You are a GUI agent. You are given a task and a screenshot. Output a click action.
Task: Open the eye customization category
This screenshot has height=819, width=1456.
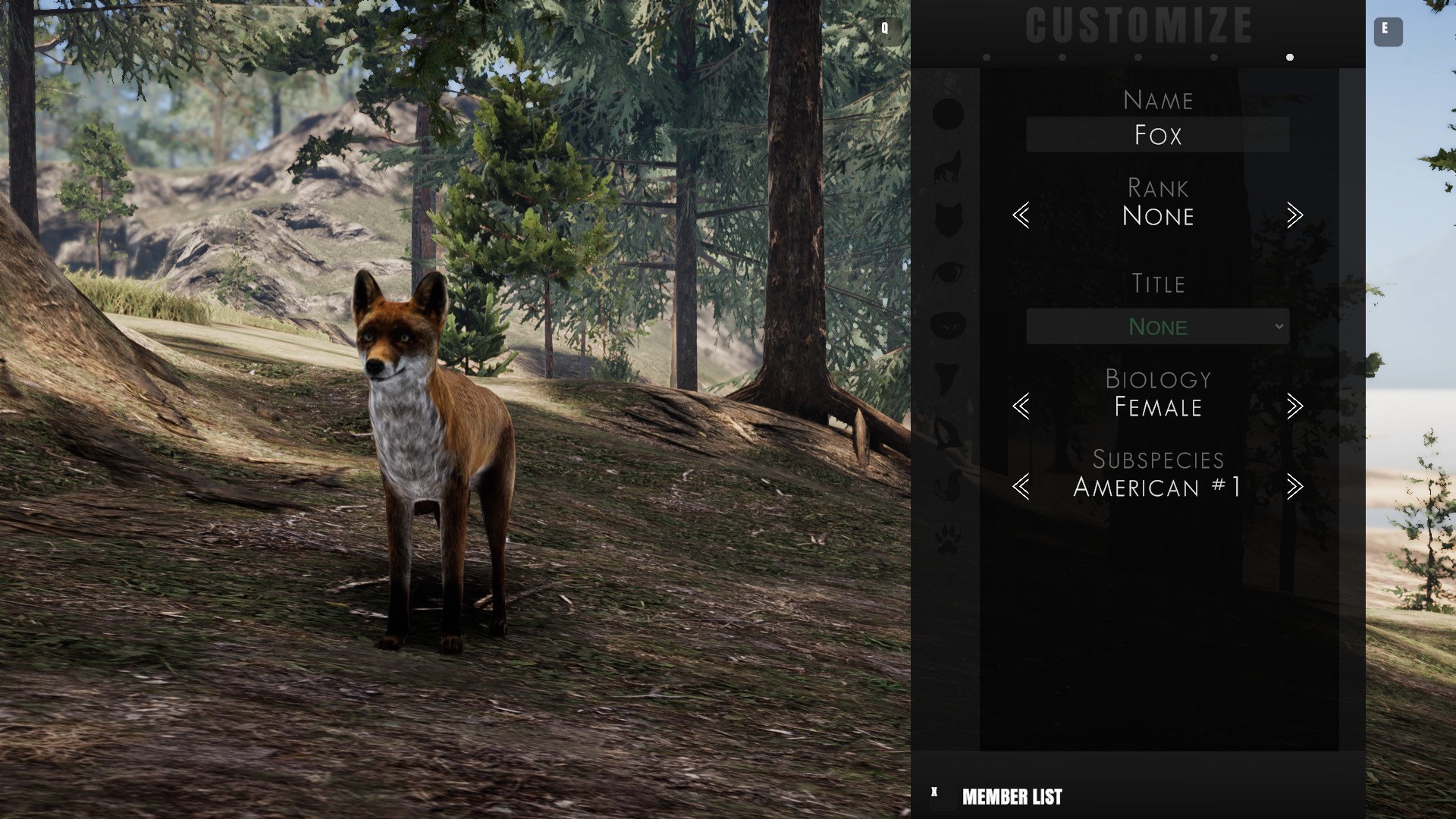948,271
